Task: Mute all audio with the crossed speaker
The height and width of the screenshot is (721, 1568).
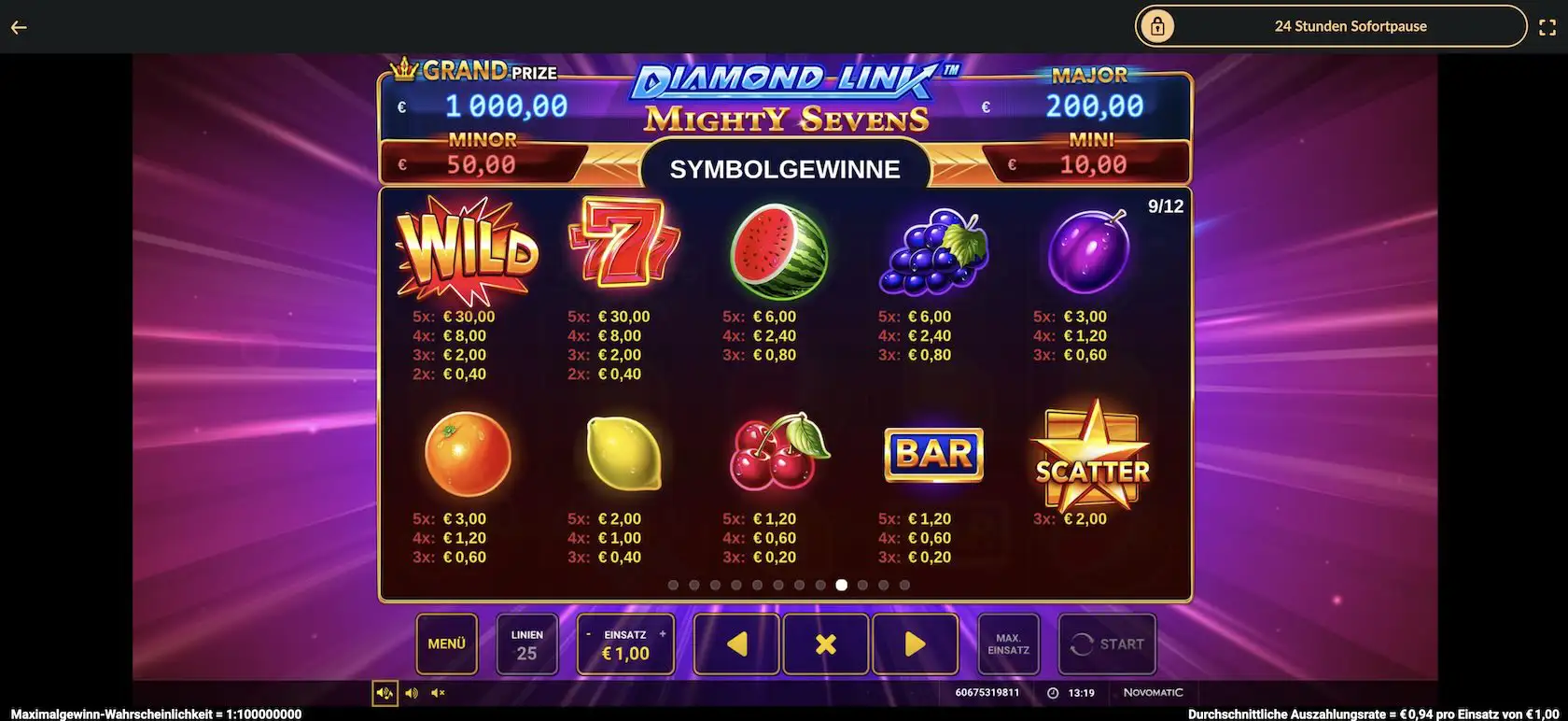Action: tap(437, 692)
